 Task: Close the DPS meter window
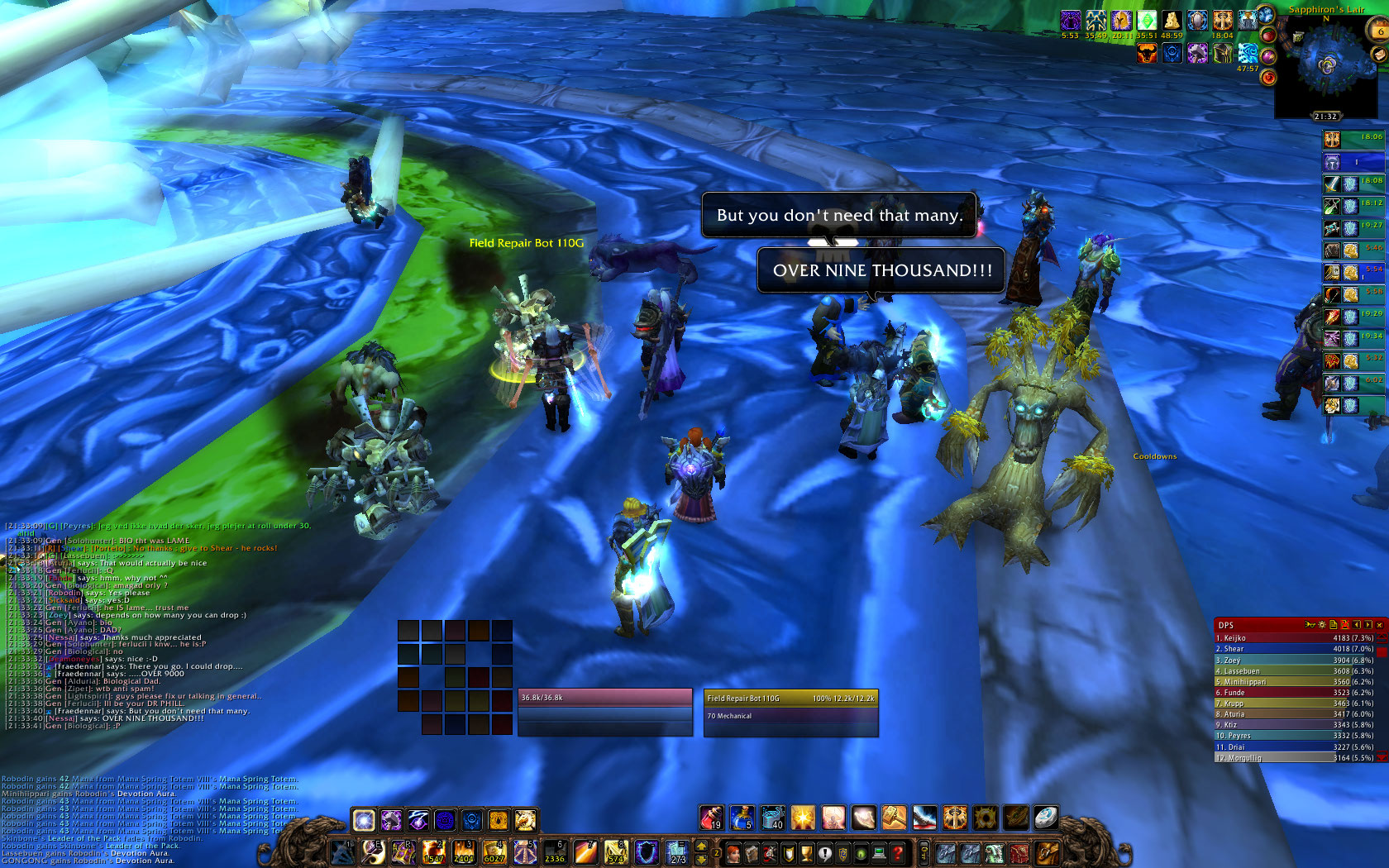click(x=1379, y=625)
